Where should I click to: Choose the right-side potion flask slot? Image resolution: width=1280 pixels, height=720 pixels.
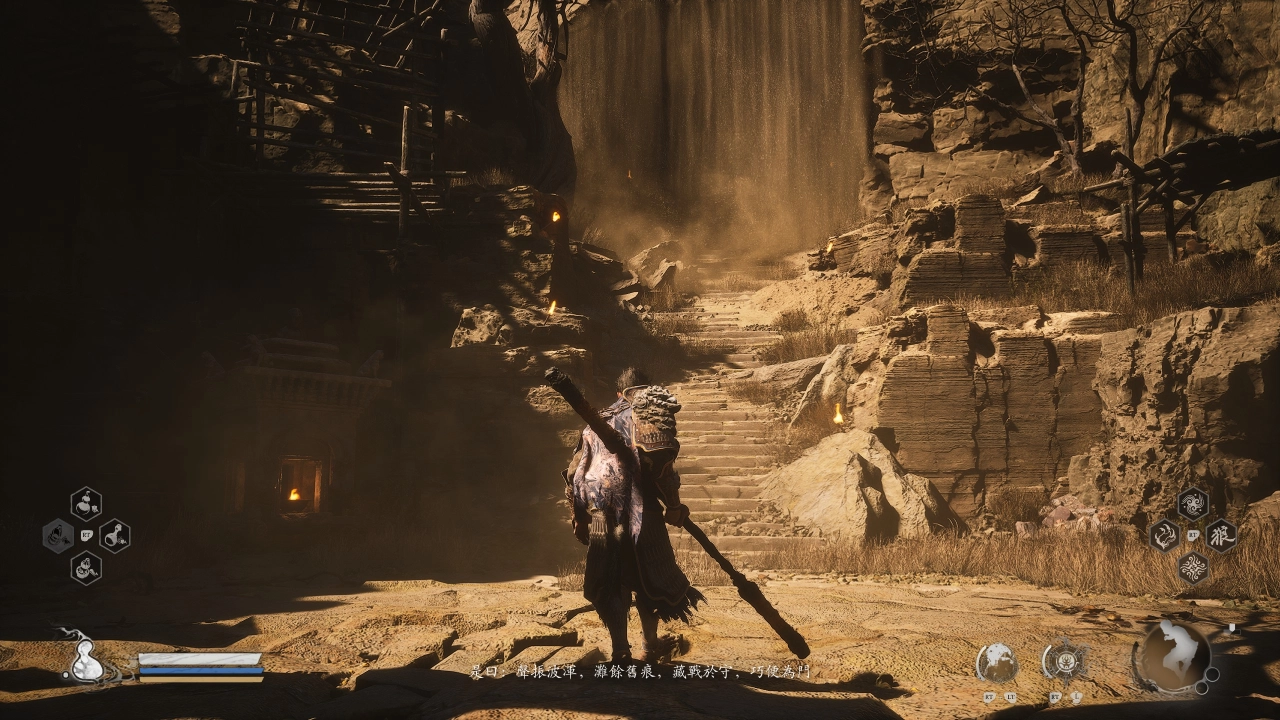pyautogui.click(x=115, y=536)
